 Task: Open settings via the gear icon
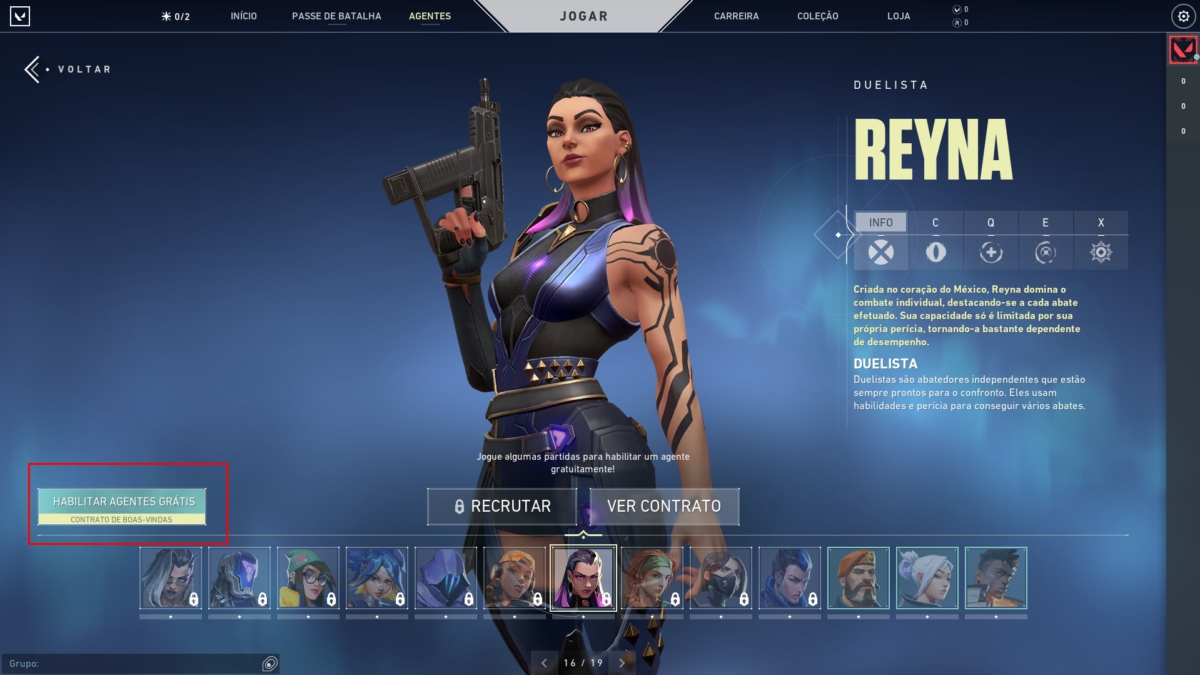pos(1182,16)
